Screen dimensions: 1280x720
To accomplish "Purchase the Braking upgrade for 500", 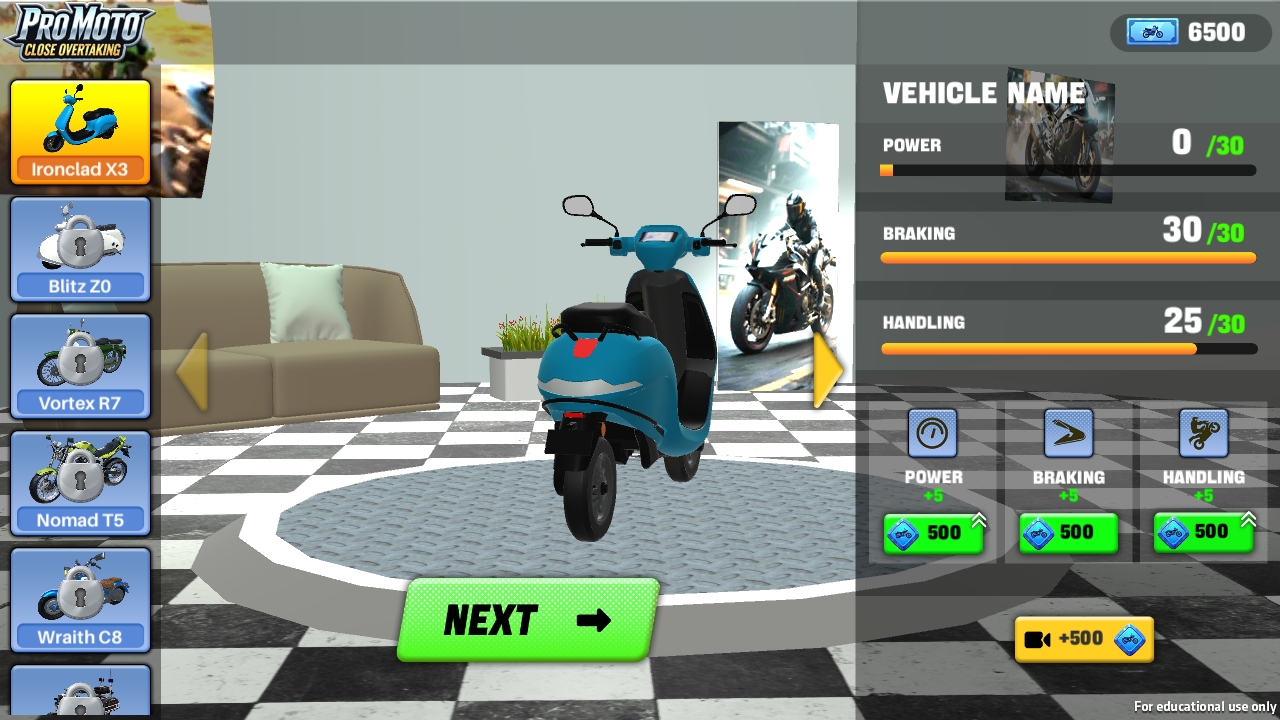I will click(x=1068, y=533).
